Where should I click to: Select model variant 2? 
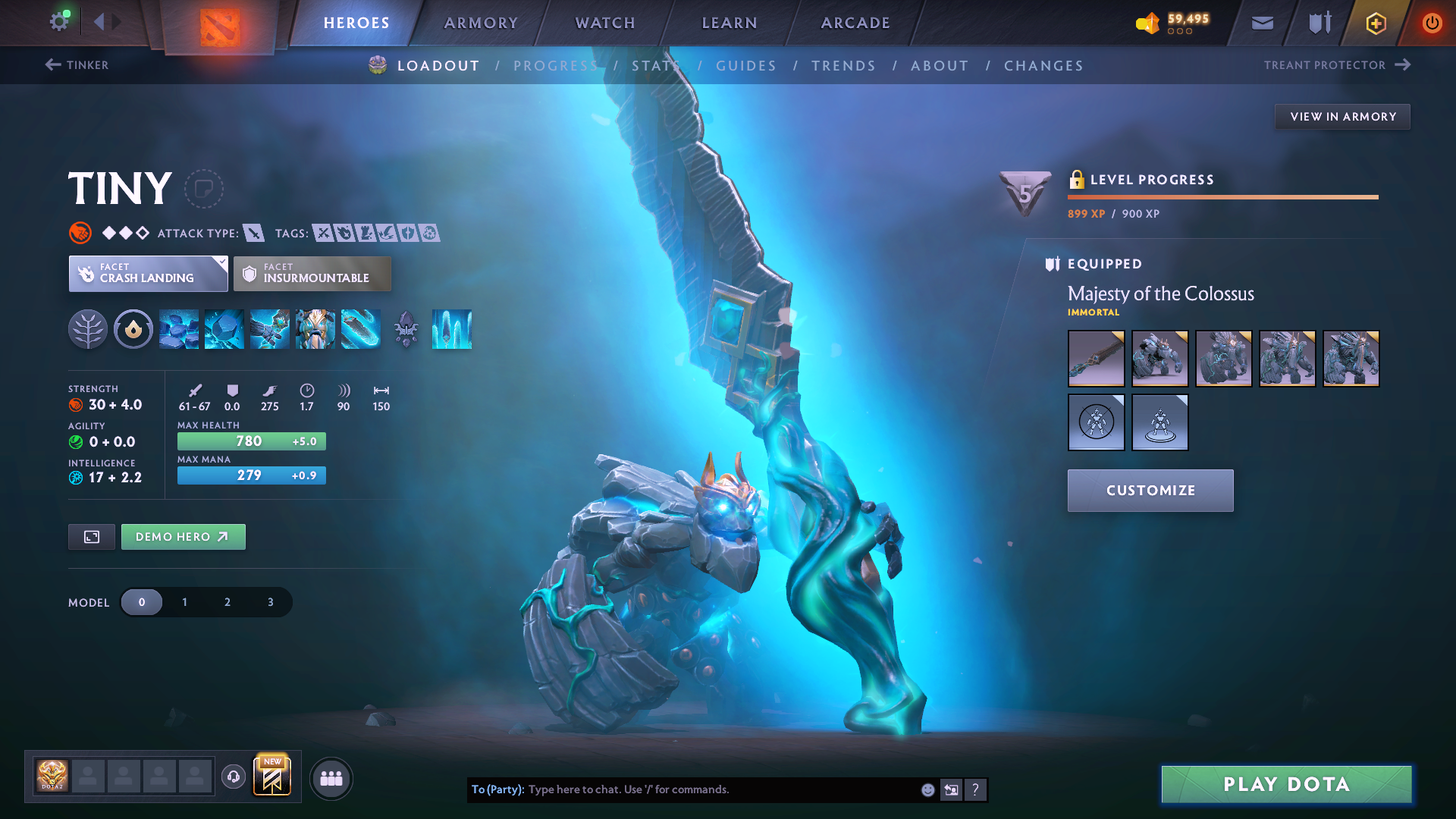click(x=227, y=602)
